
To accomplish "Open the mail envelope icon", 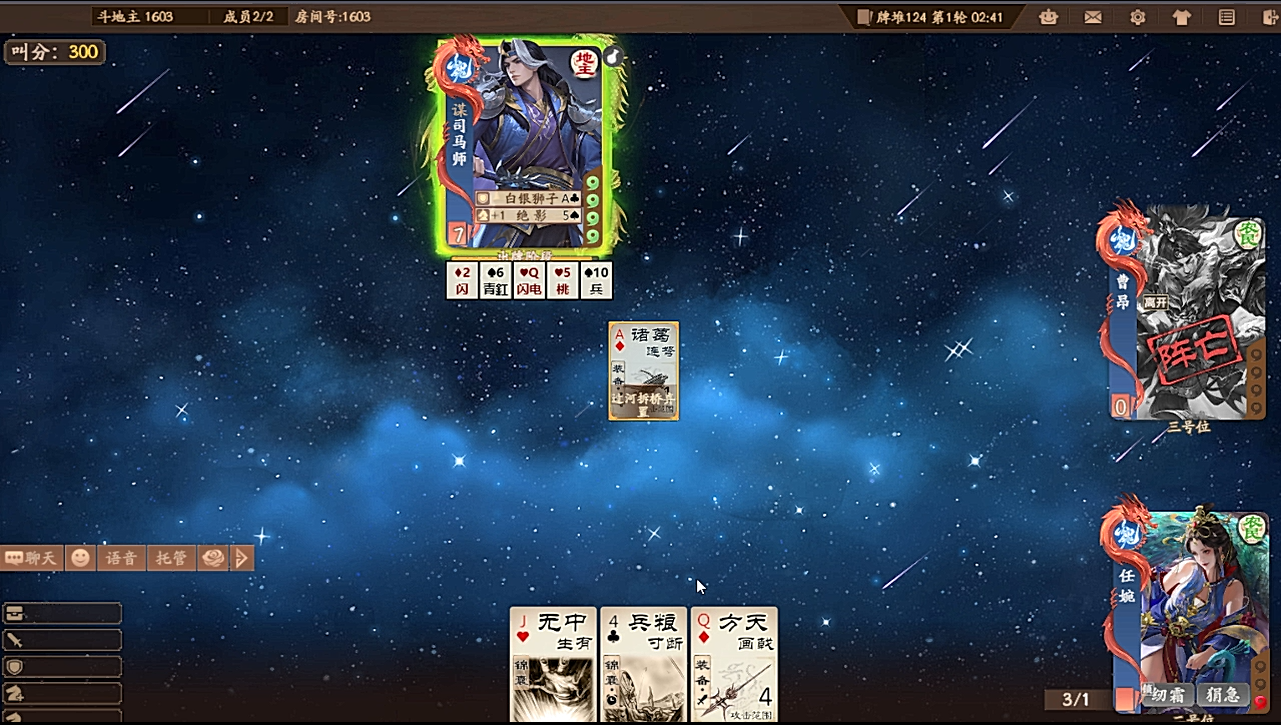I will (1093, 17).
